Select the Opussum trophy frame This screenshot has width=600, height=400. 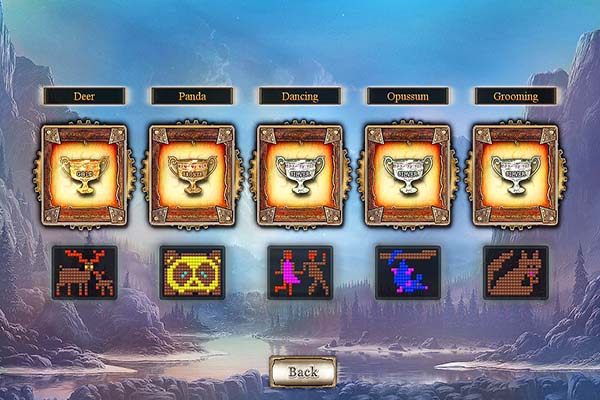tap(408, 175)
